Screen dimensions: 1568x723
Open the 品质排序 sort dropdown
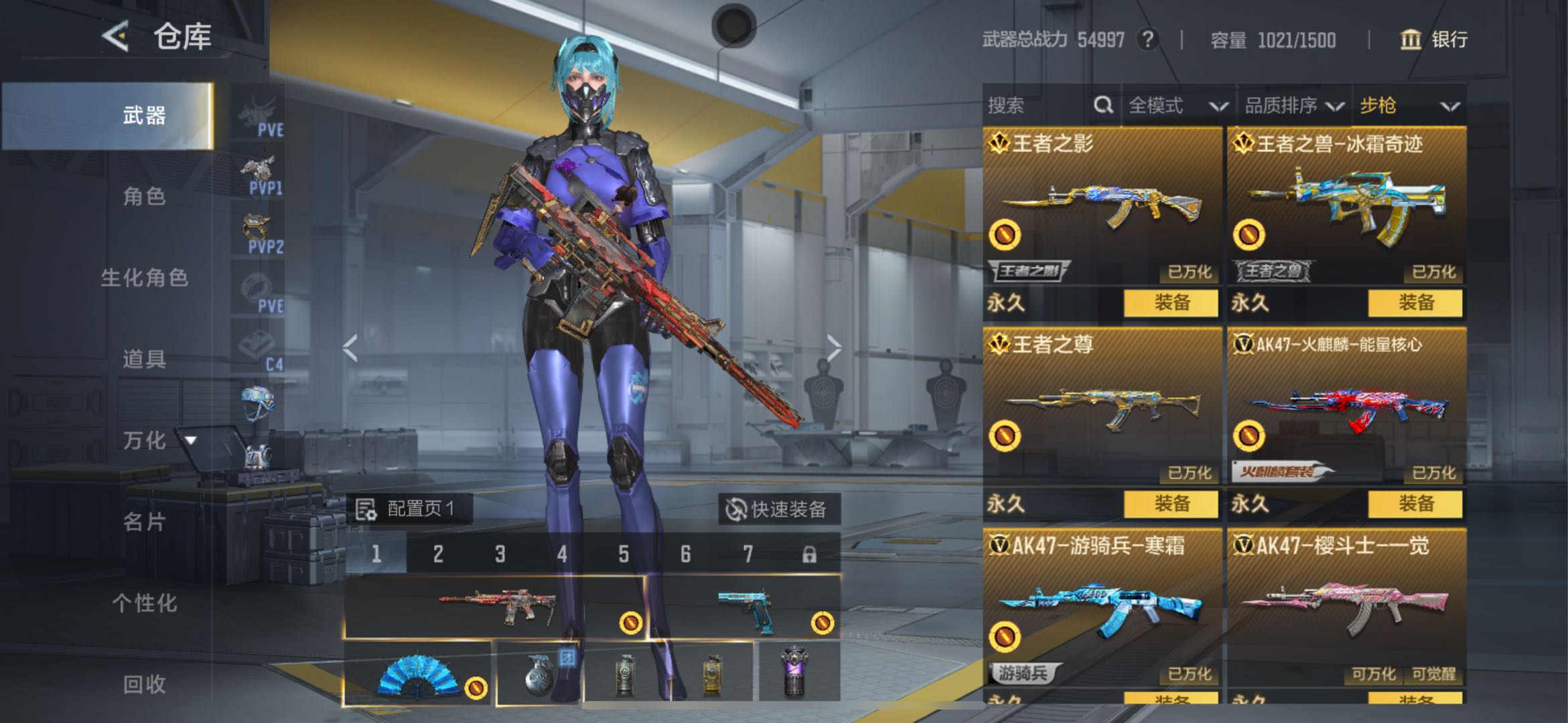(x=1293, y=105)
